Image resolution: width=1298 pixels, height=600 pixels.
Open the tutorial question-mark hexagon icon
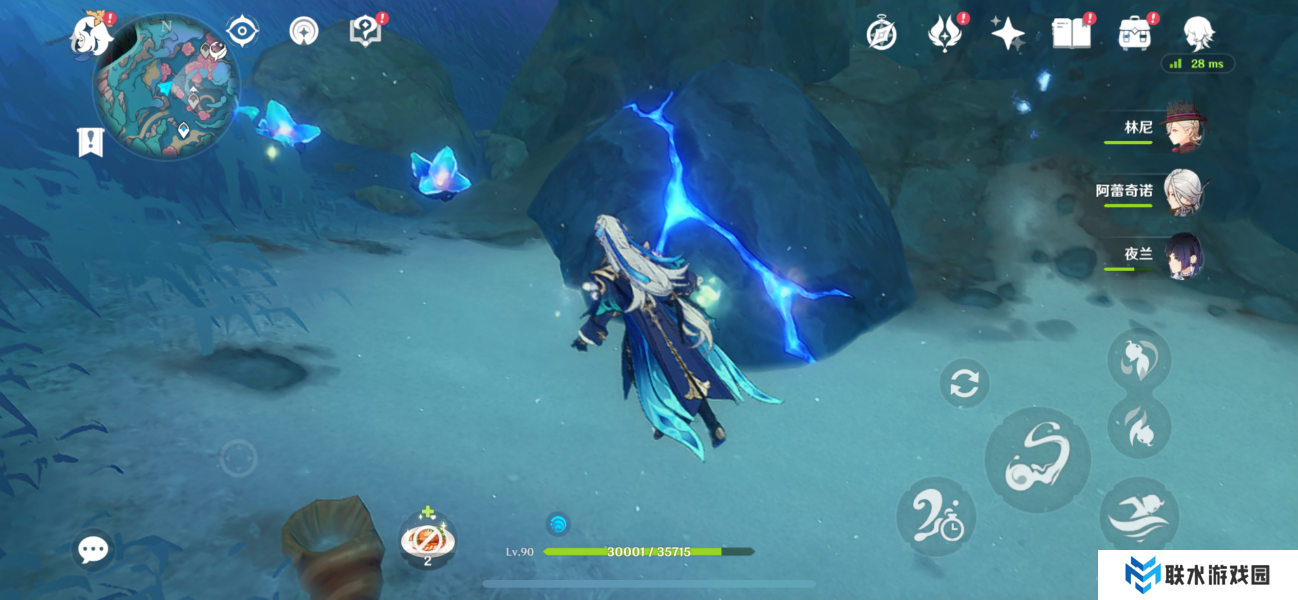tap(365, 31)
